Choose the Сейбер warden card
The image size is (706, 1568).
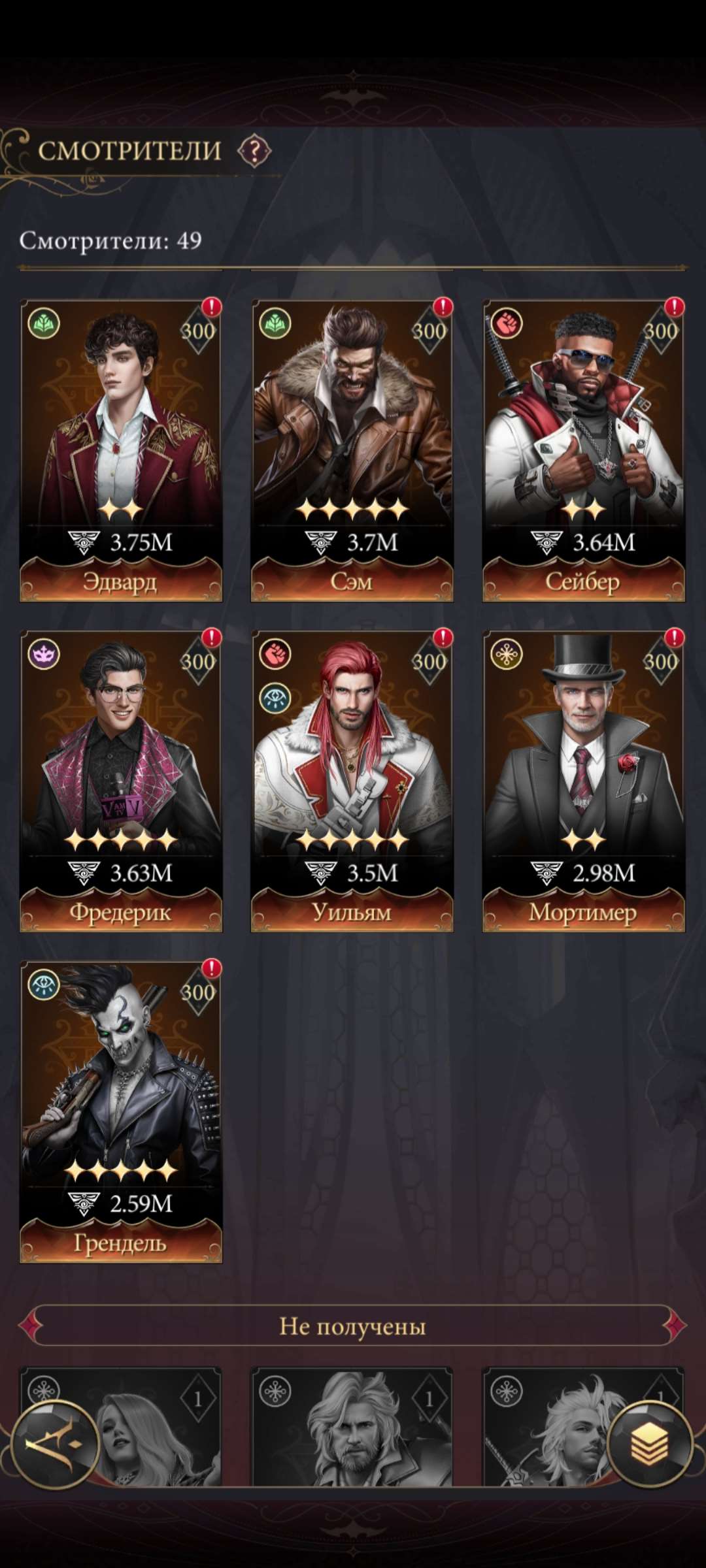(x=583, y=451)
